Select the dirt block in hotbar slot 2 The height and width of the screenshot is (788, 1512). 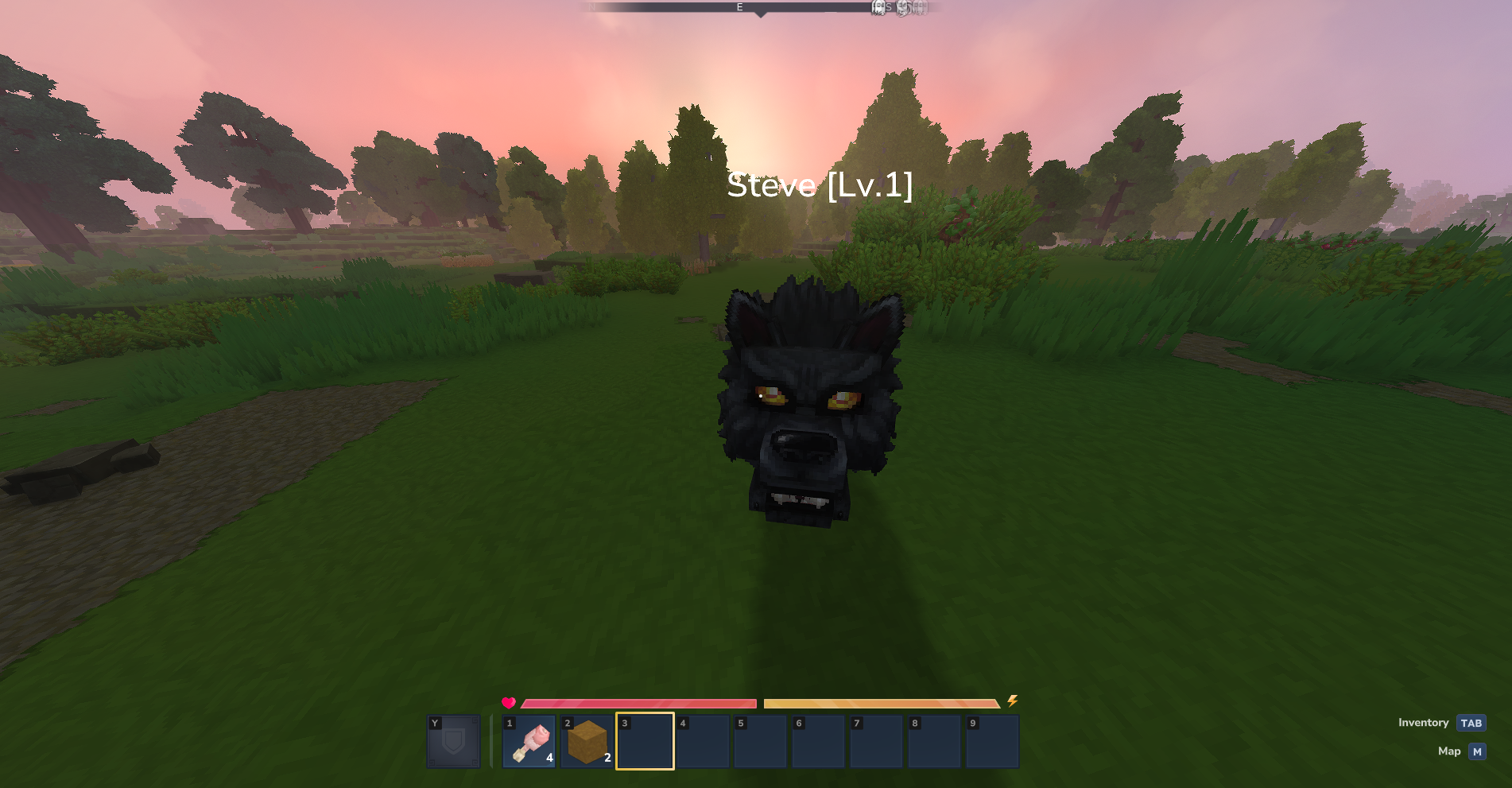coord(587,741)
